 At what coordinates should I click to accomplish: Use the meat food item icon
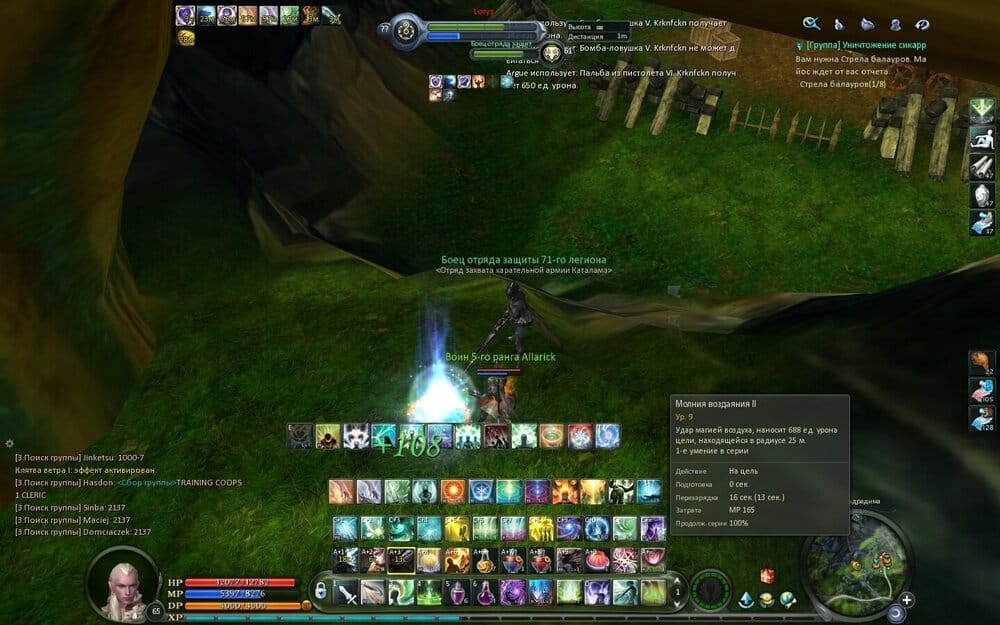click(981, 361)
